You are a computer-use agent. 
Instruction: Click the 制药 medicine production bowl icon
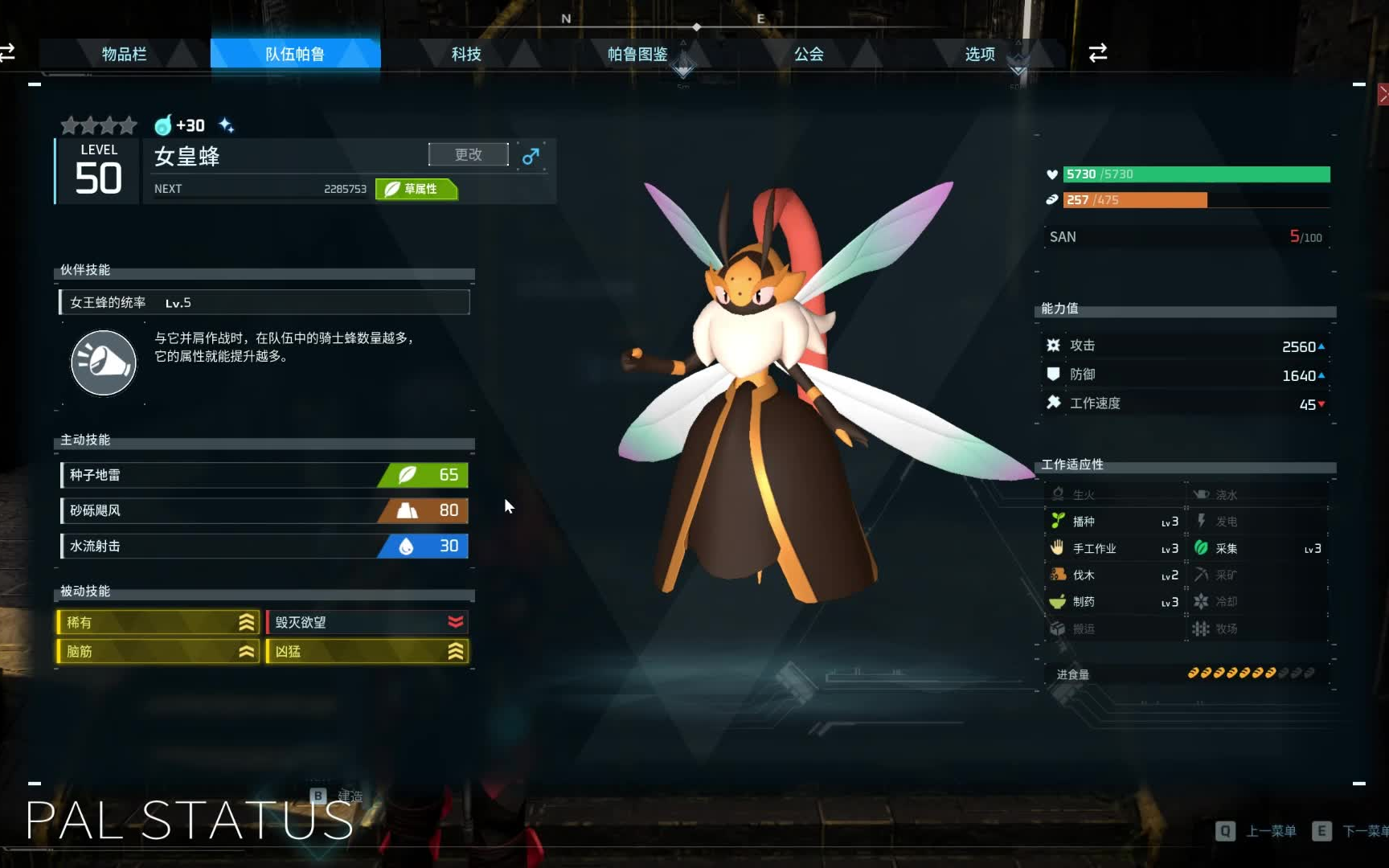click(x=1057, y=601)
